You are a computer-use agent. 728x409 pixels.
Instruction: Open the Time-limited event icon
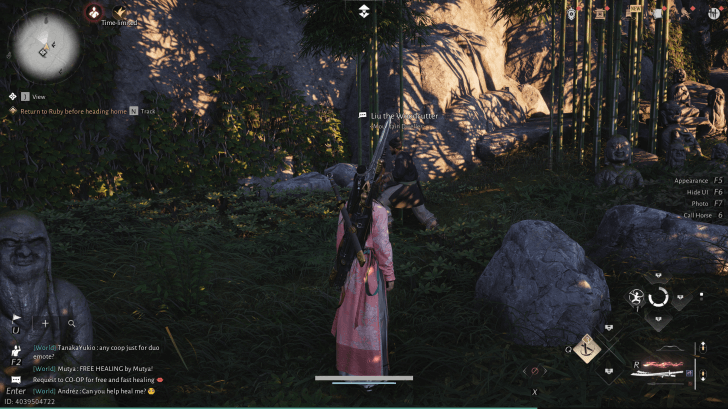[x=119, y=13]
